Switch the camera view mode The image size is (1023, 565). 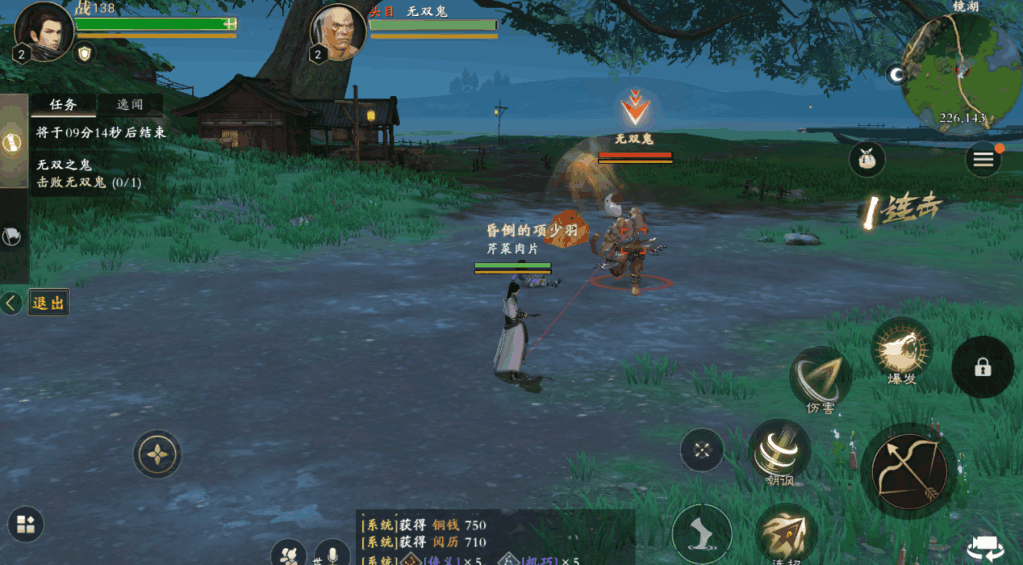pos(985,547)
